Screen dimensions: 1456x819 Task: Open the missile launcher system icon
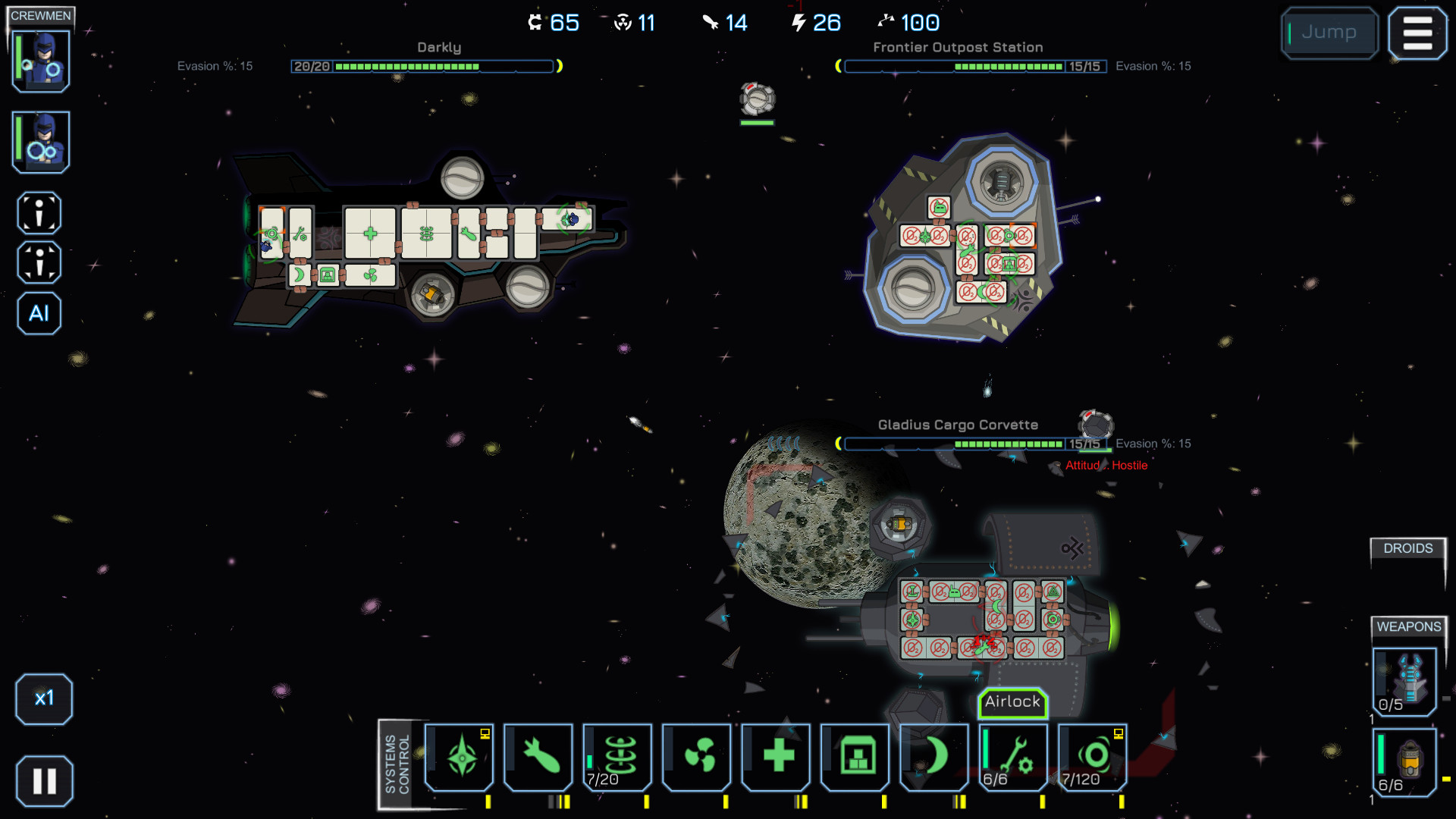(x=538, y=756)
